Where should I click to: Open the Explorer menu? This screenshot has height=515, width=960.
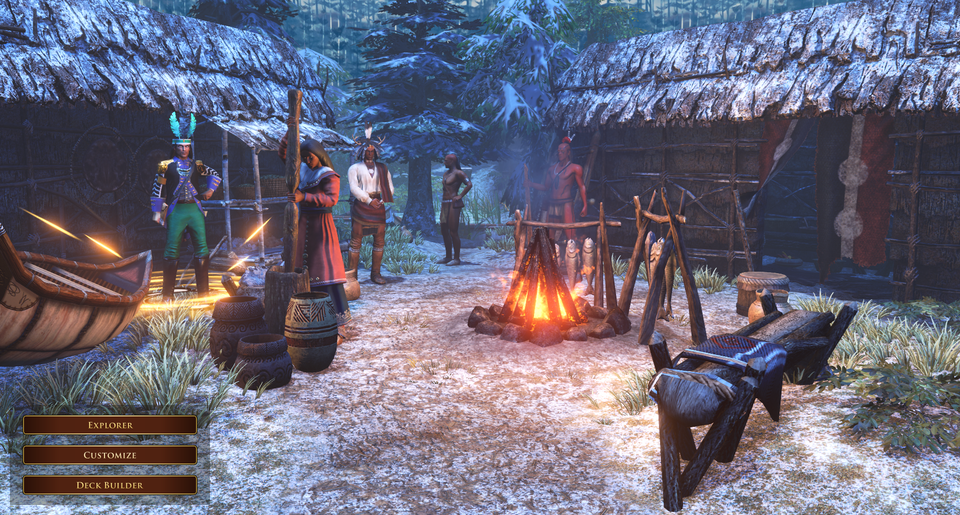coord(110,425)
